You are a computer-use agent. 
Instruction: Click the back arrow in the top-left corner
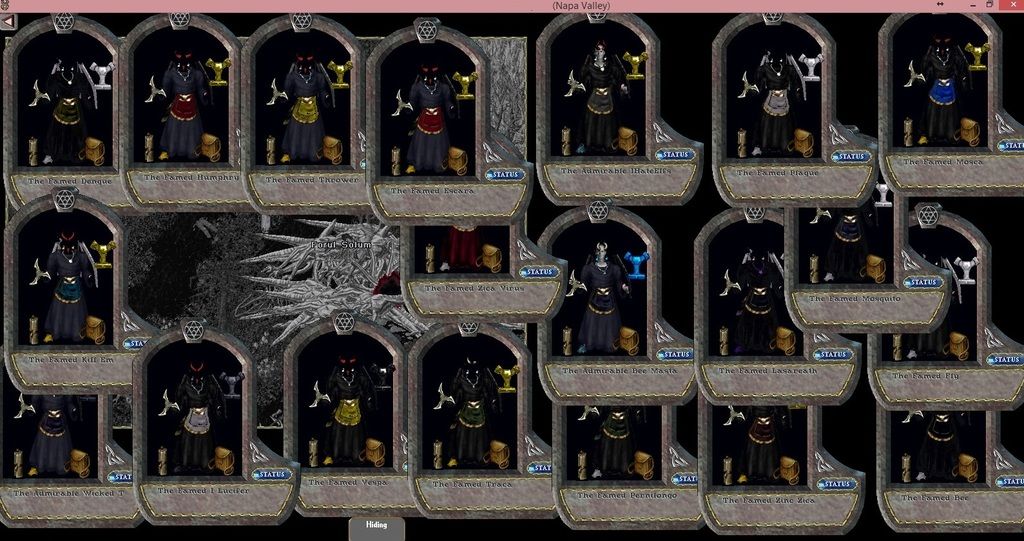[8, 20]
